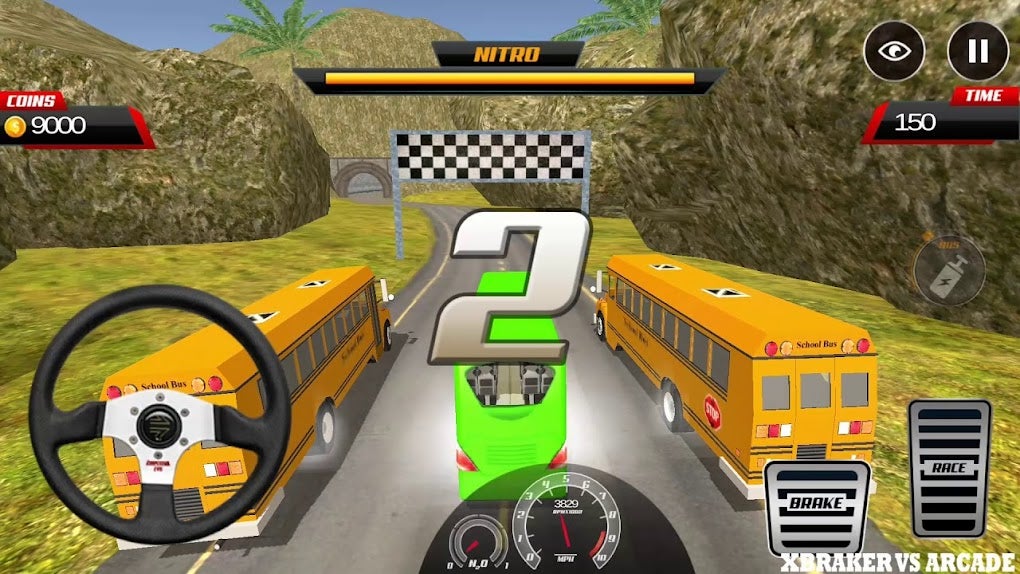1020x574 pixels.
Task: Activate the nitro boost bottle icon
Action: coord(949,270)
